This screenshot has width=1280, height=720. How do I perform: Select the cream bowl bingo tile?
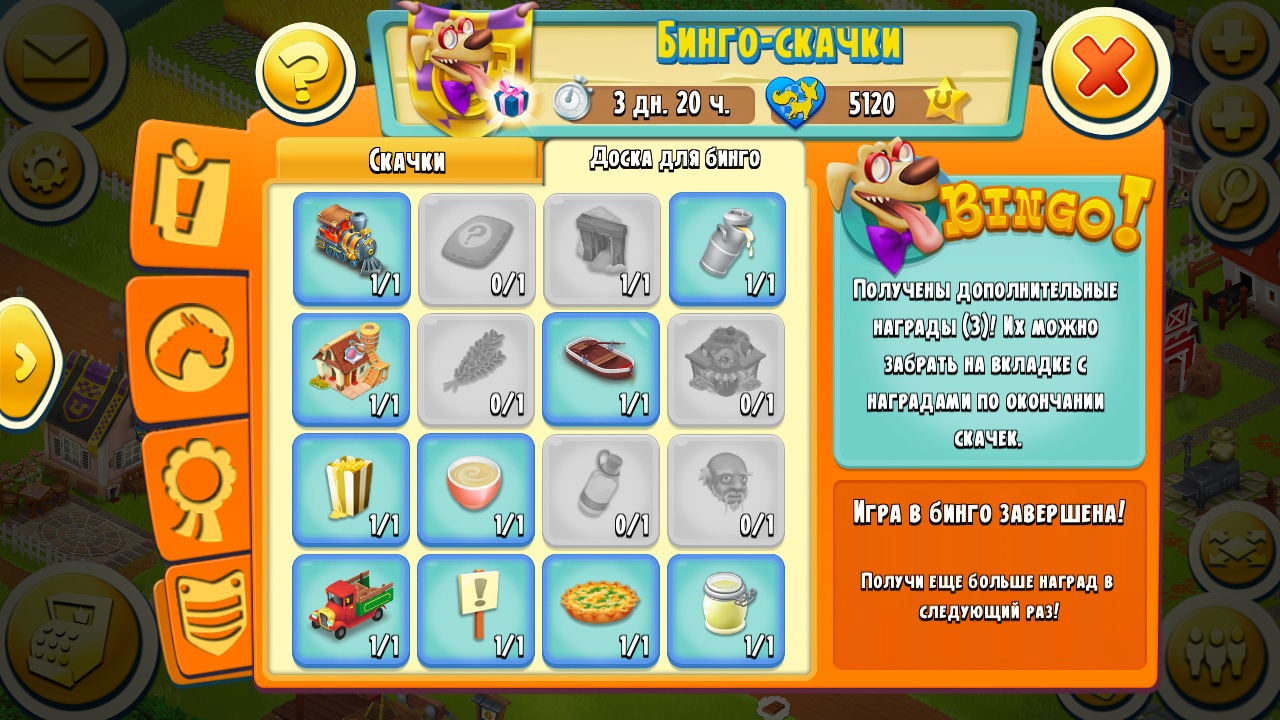click(476, 489)
